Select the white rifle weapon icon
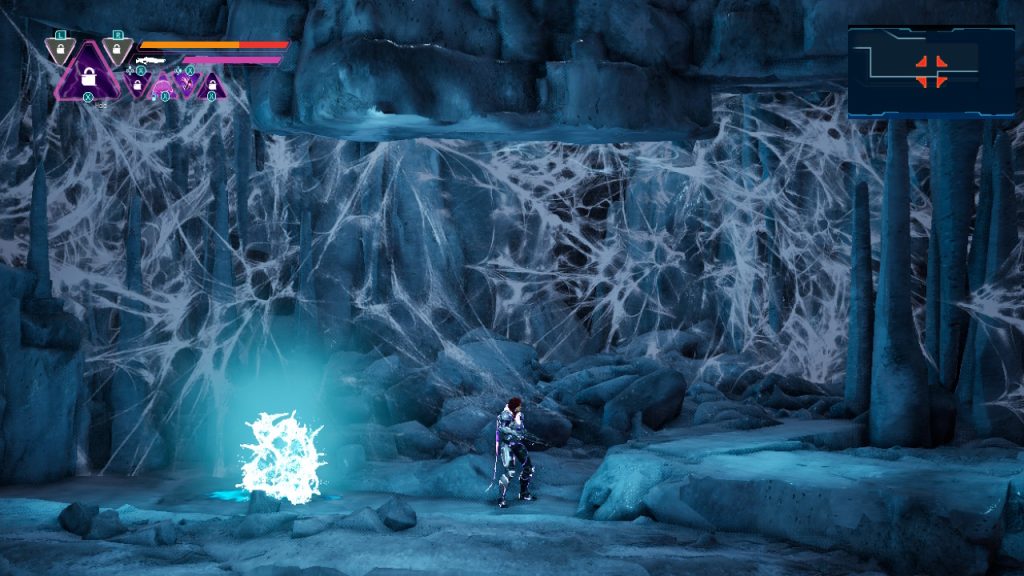The height and width of the screenshot is (576, 1024). click(151, 61)
